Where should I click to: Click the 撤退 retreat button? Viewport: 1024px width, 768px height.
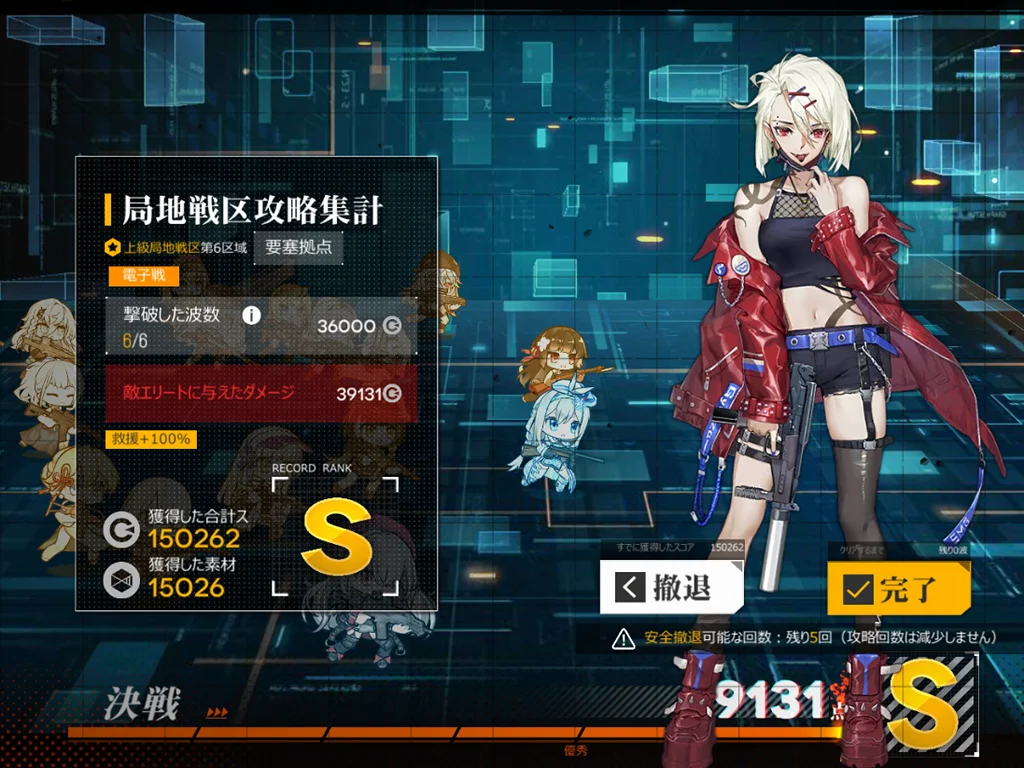(671, 587)
